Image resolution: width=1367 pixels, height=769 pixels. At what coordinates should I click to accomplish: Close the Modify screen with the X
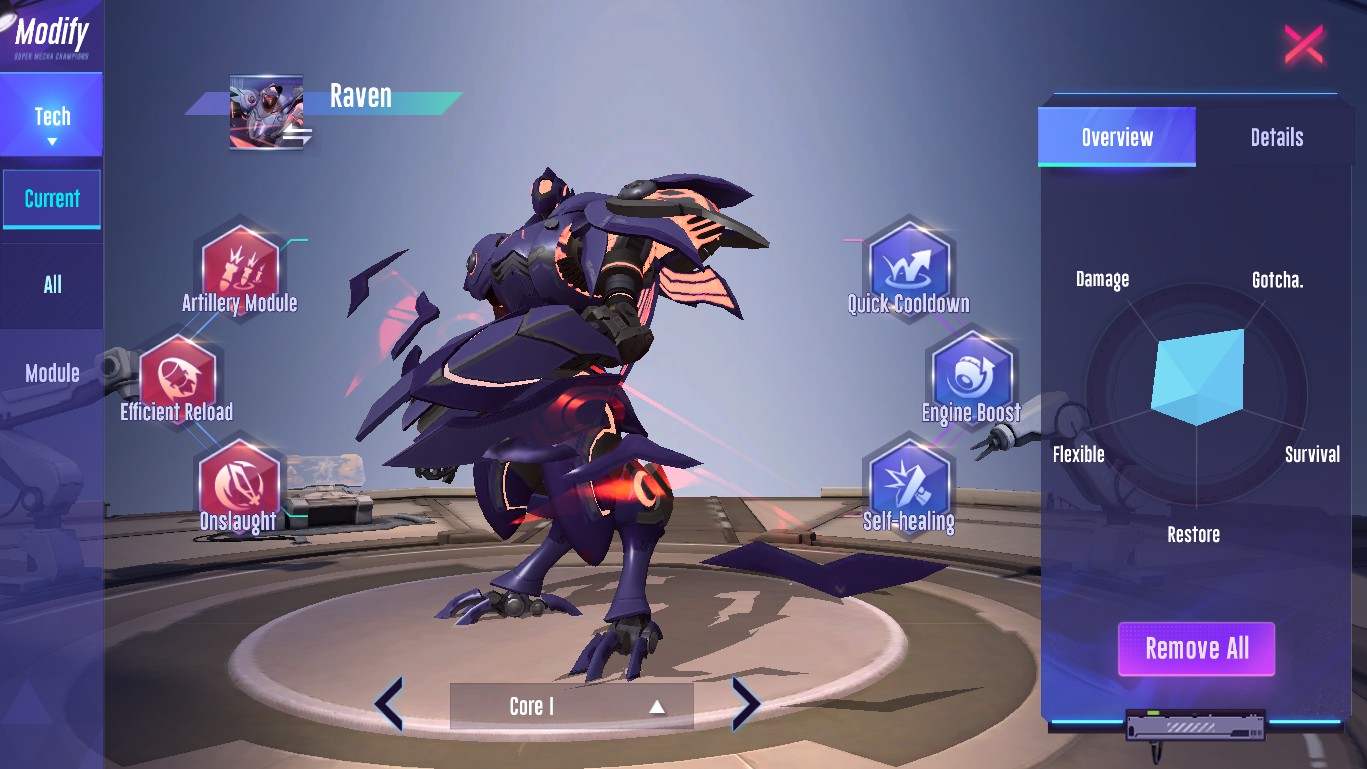click(x=1304, y=45)
